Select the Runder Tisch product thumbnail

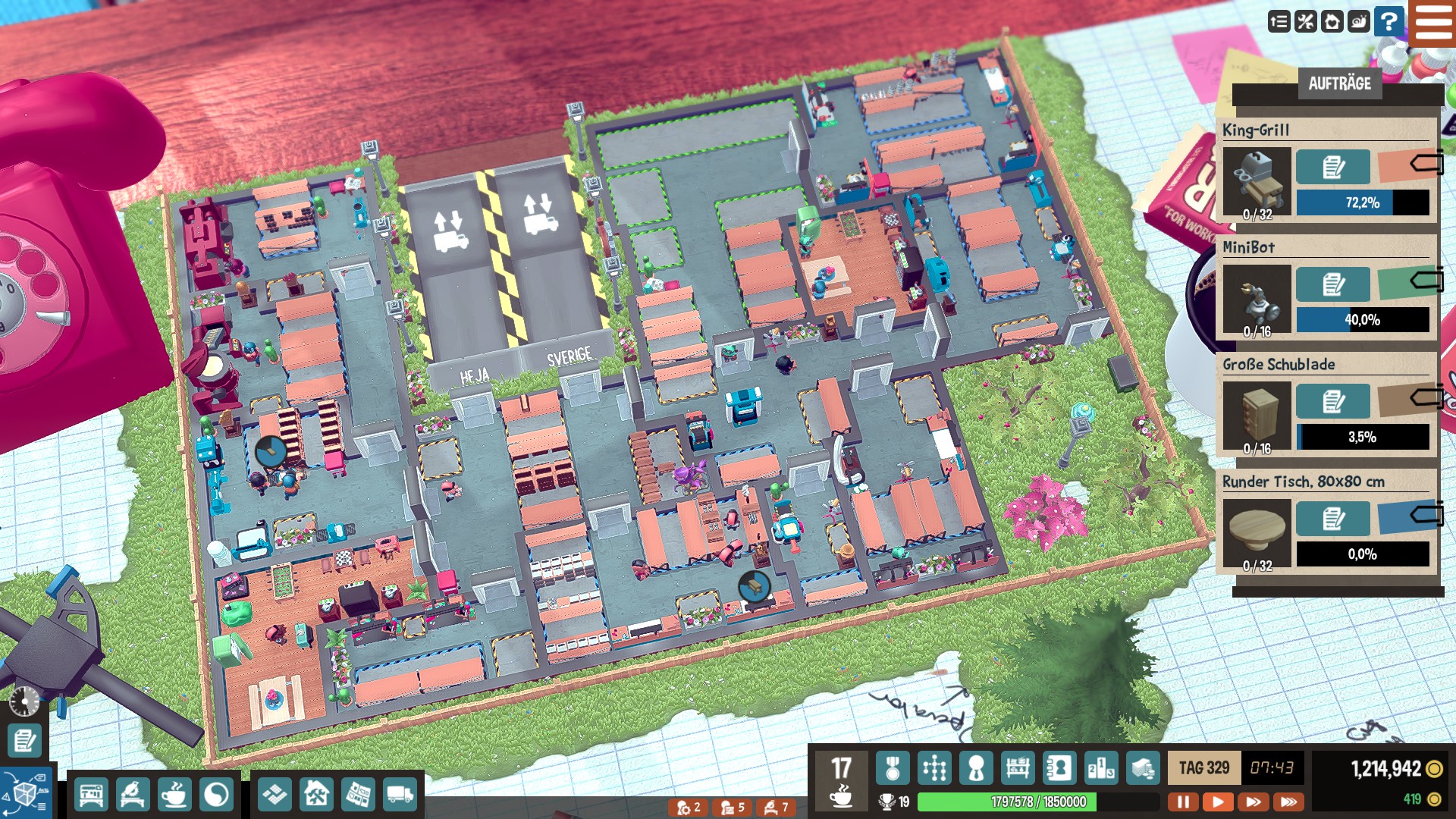point(1257,533)
